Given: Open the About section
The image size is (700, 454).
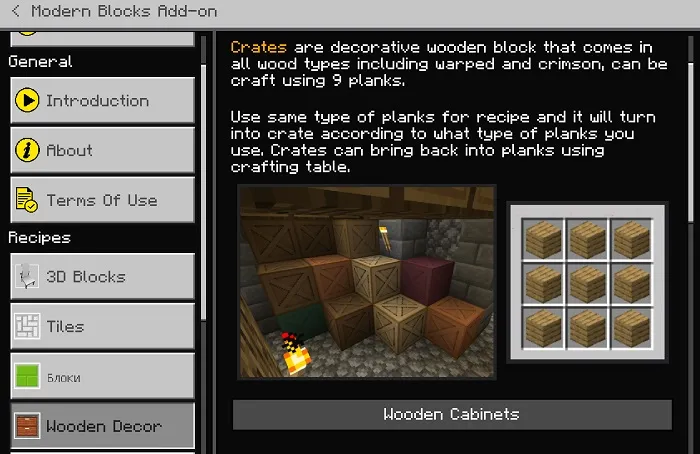Looking at the screenshot, I should [102, 151].
